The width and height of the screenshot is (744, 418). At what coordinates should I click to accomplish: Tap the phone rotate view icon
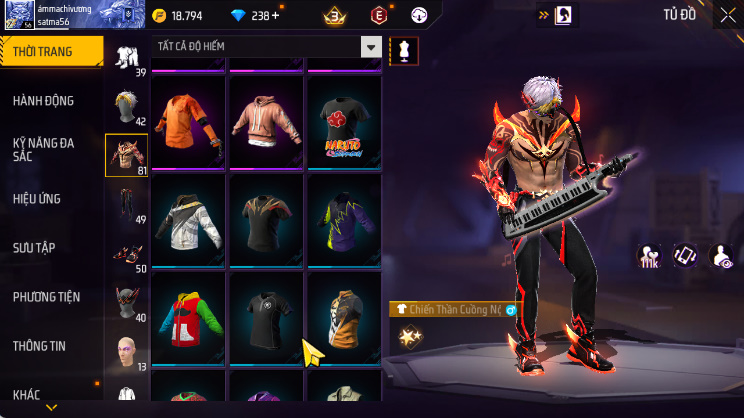(x=685, y=256)
